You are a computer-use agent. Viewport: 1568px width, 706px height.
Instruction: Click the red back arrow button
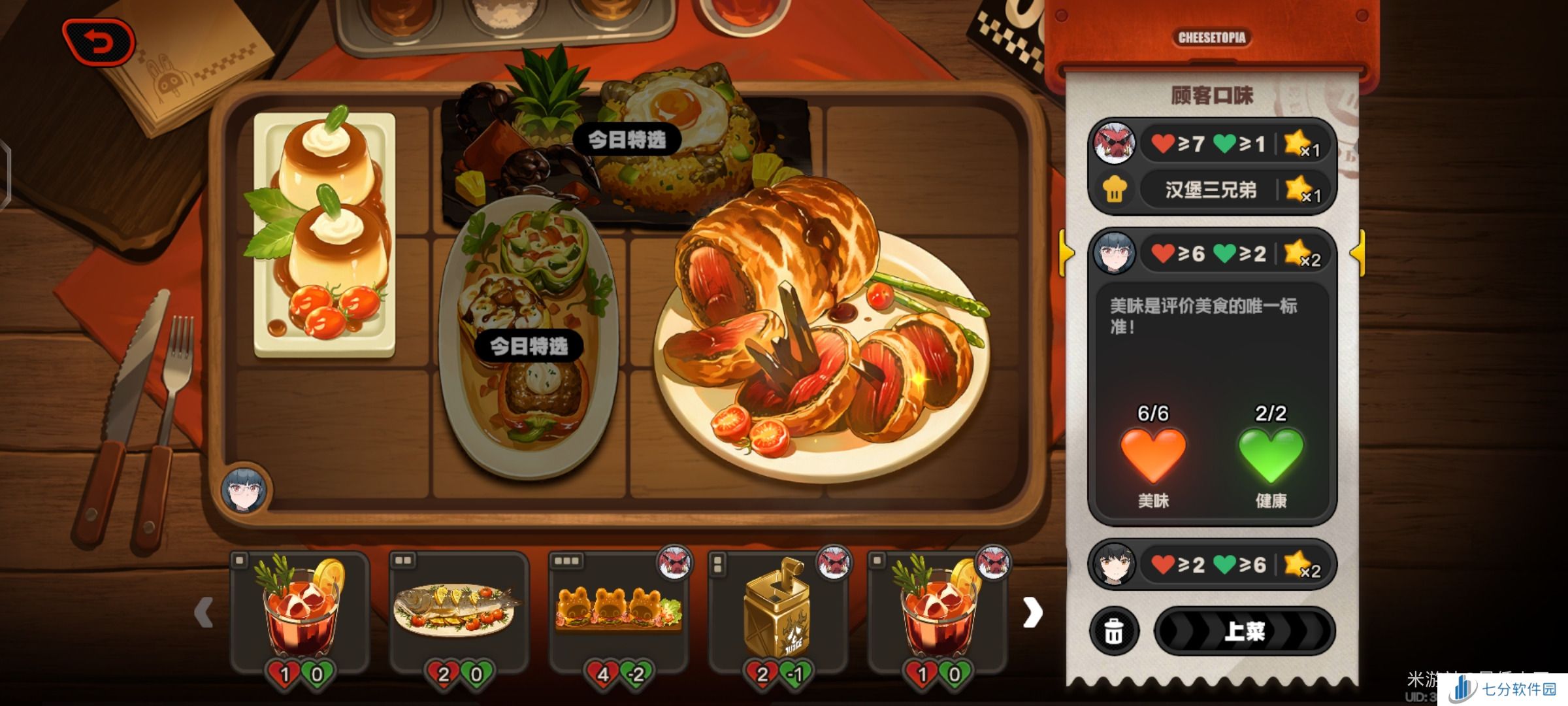pyautogui.click(x=99, y=43)
